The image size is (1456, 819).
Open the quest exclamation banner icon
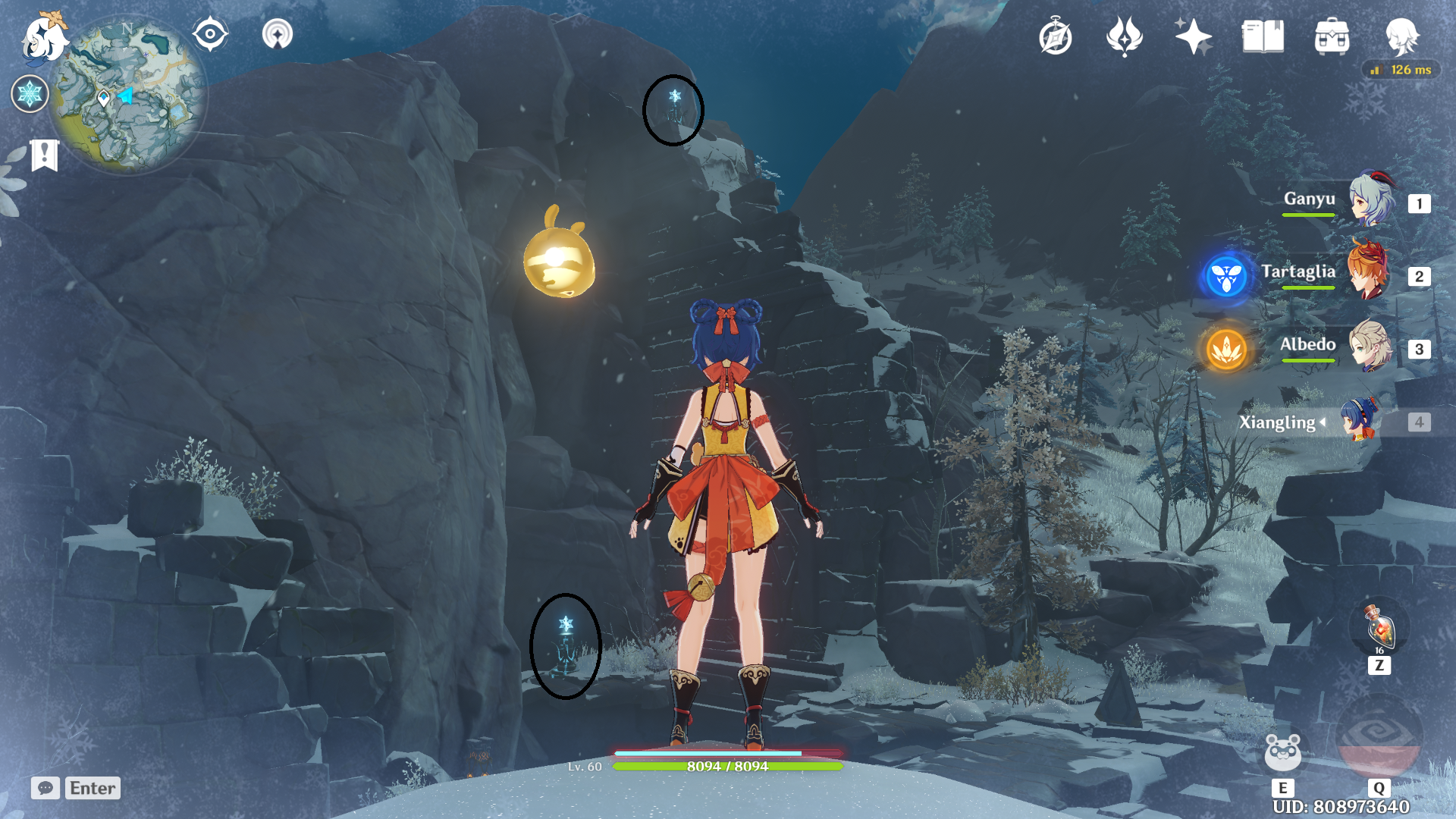point(45,155)
